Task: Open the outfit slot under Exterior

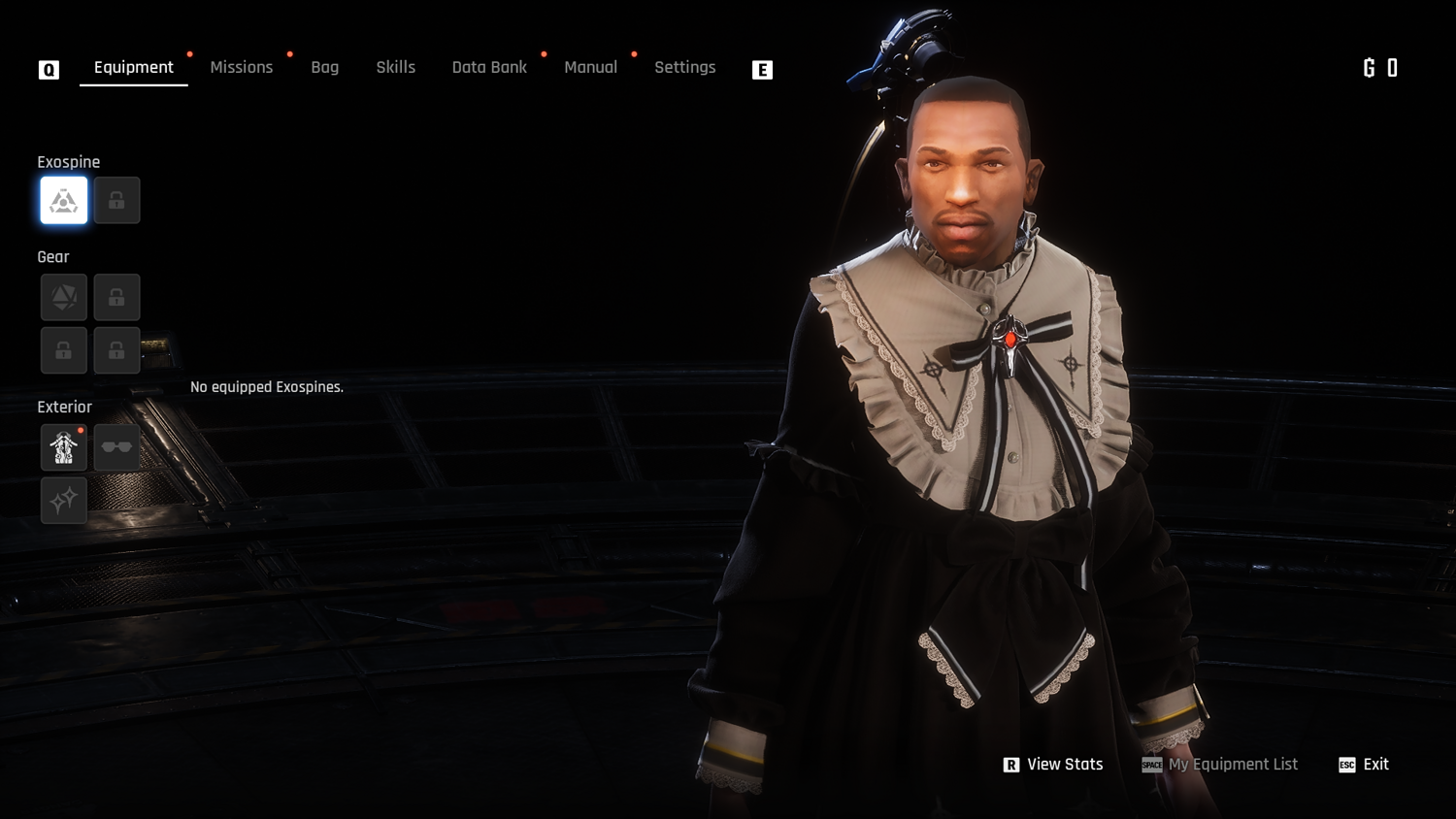Action: [x=64, y=447]
